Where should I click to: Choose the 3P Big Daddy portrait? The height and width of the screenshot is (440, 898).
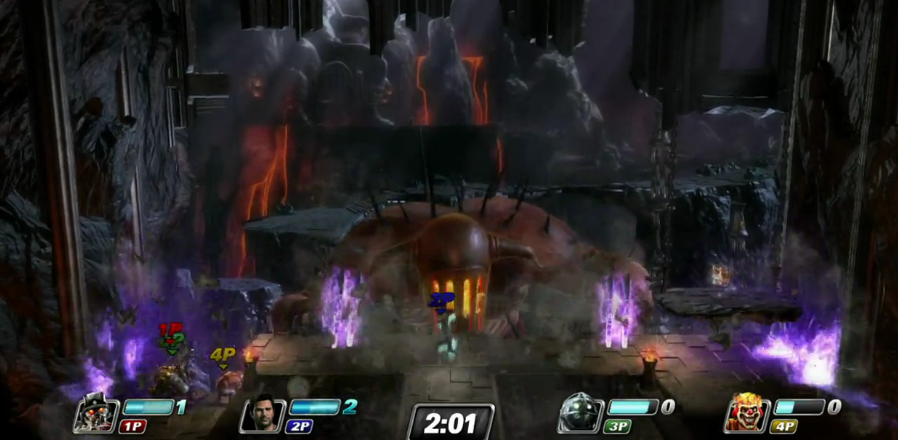[581, 413]
